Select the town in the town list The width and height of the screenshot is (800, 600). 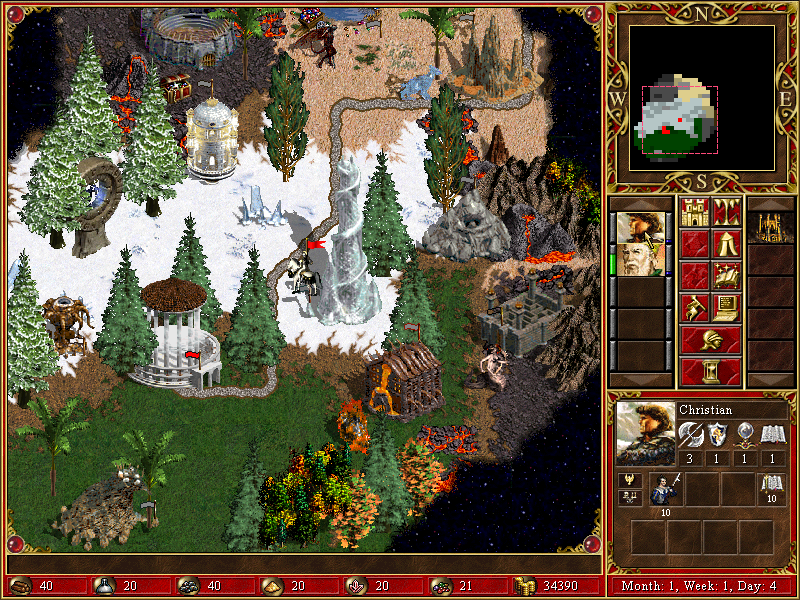click(771, 227)
